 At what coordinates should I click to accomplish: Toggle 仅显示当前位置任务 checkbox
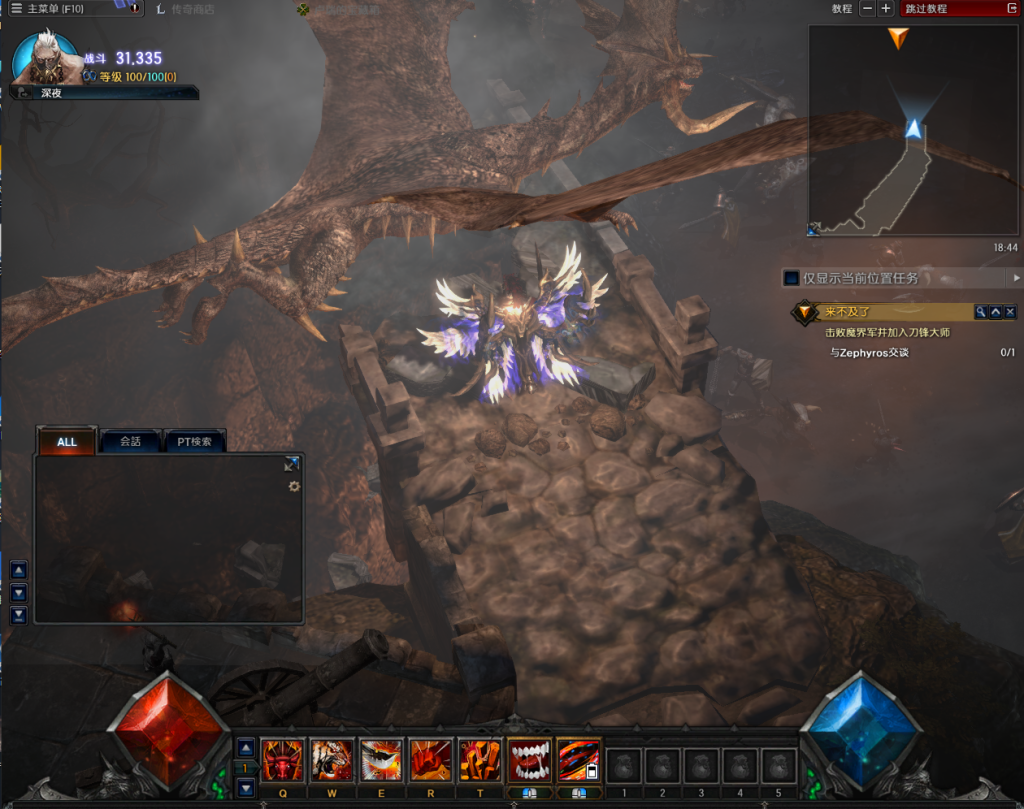tap(791, 278)
